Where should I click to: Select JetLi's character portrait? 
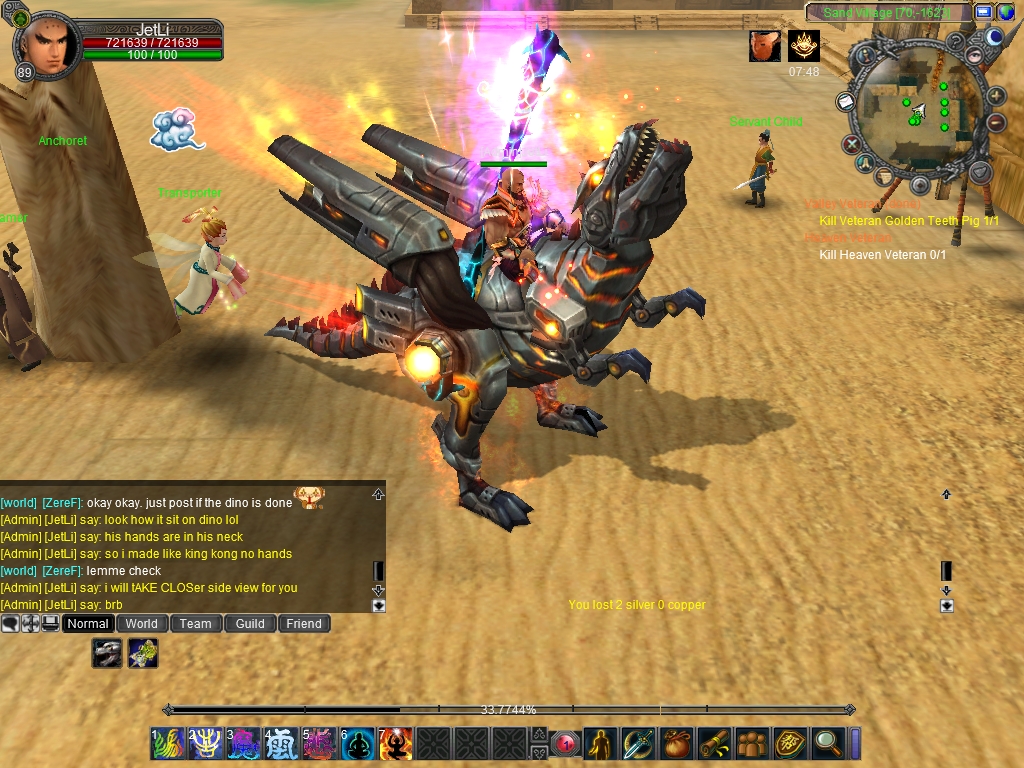coord(46,44)
